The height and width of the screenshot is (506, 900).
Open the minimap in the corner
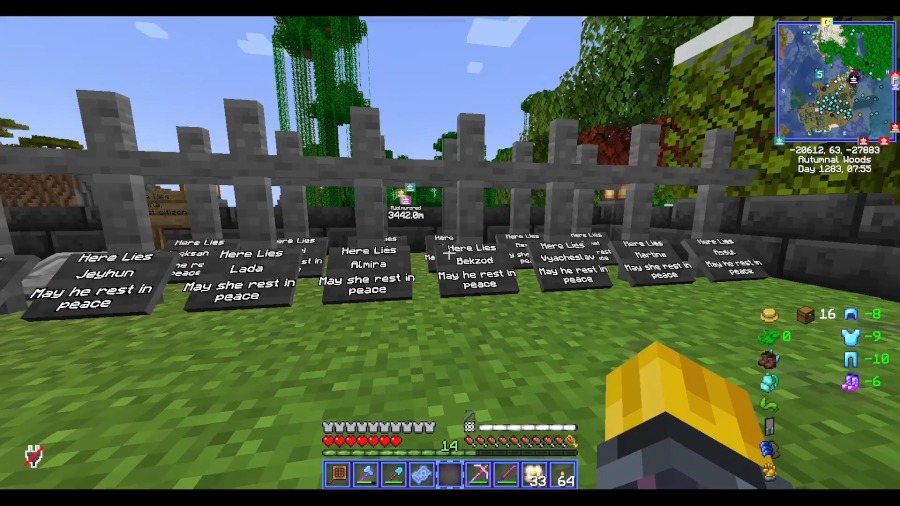(x=835, y=80)
